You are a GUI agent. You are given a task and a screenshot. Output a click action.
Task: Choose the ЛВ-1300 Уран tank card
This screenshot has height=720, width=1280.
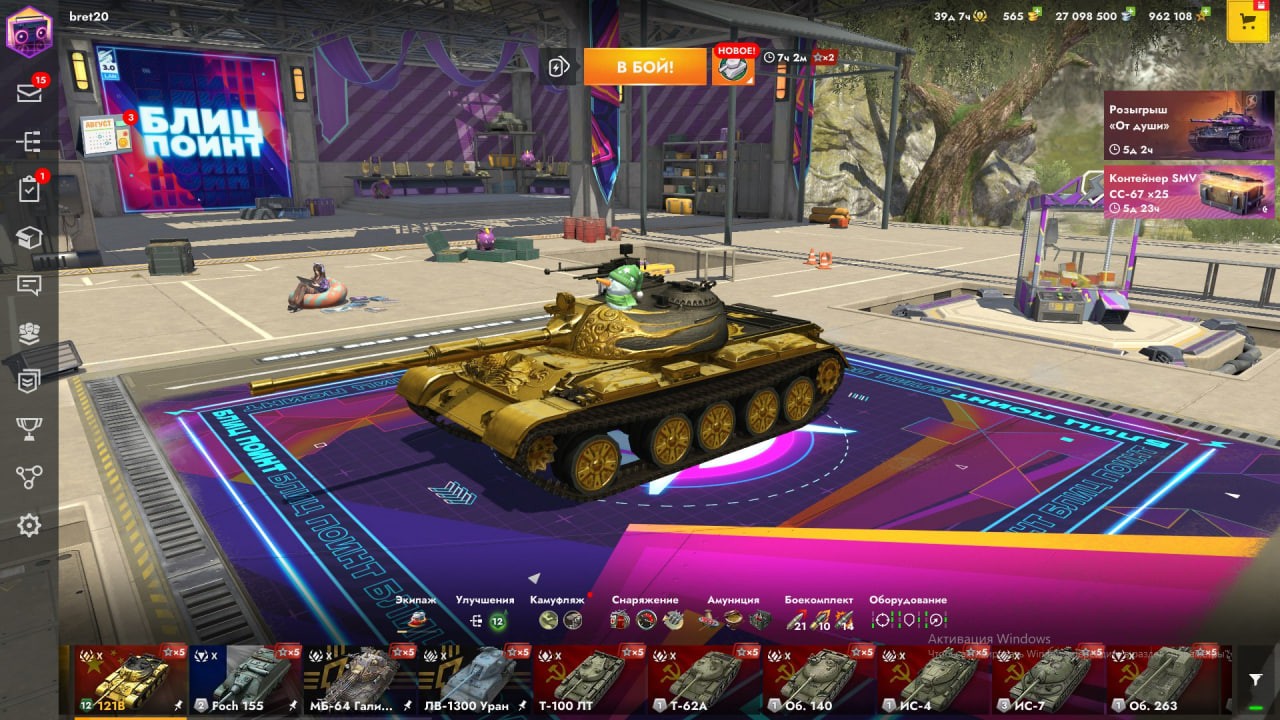[474, 679]
